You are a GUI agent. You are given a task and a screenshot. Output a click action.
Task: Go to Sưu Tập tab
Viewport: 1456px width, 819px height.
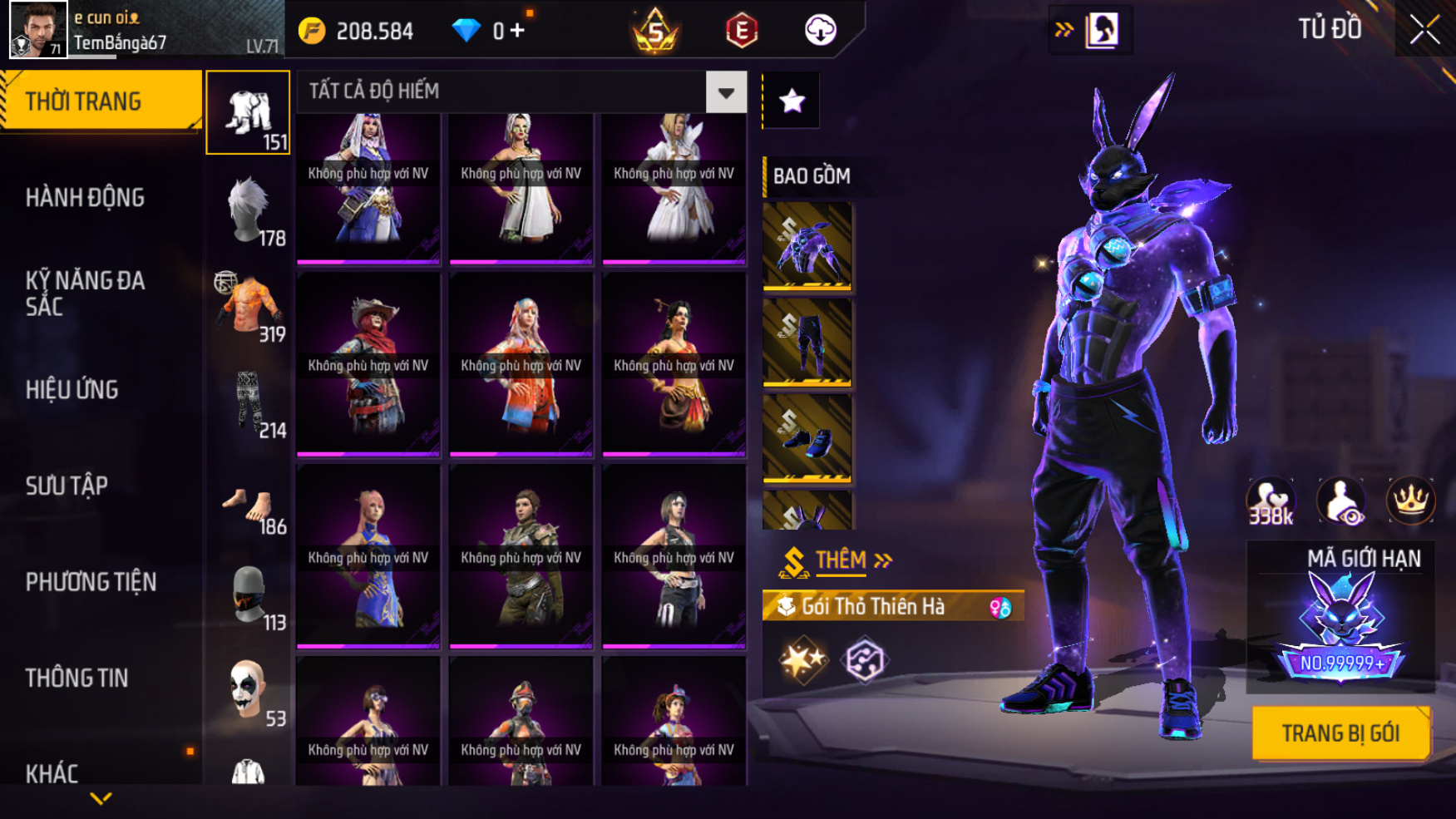pyautogui.click(x=67, y=486)
